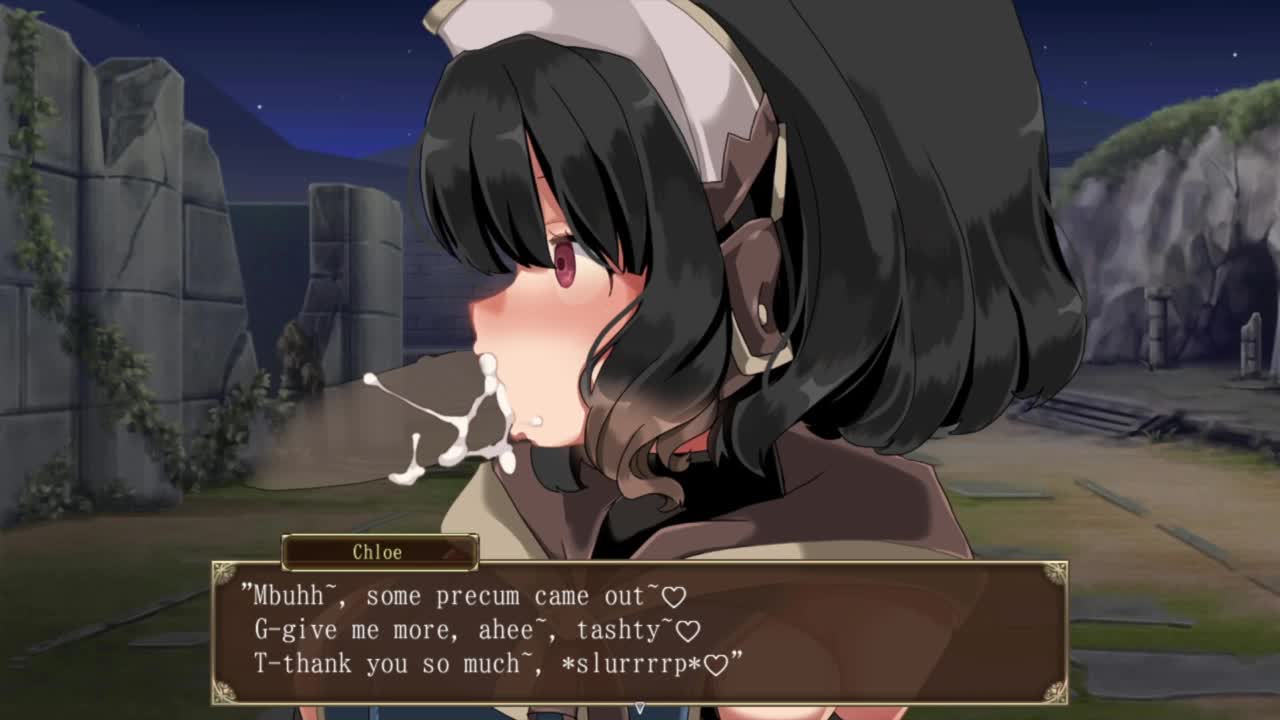This screenshot has width=1280, height=720.
Task: Advance the dialogue by clicking the text box
Action: coord(640,632)
